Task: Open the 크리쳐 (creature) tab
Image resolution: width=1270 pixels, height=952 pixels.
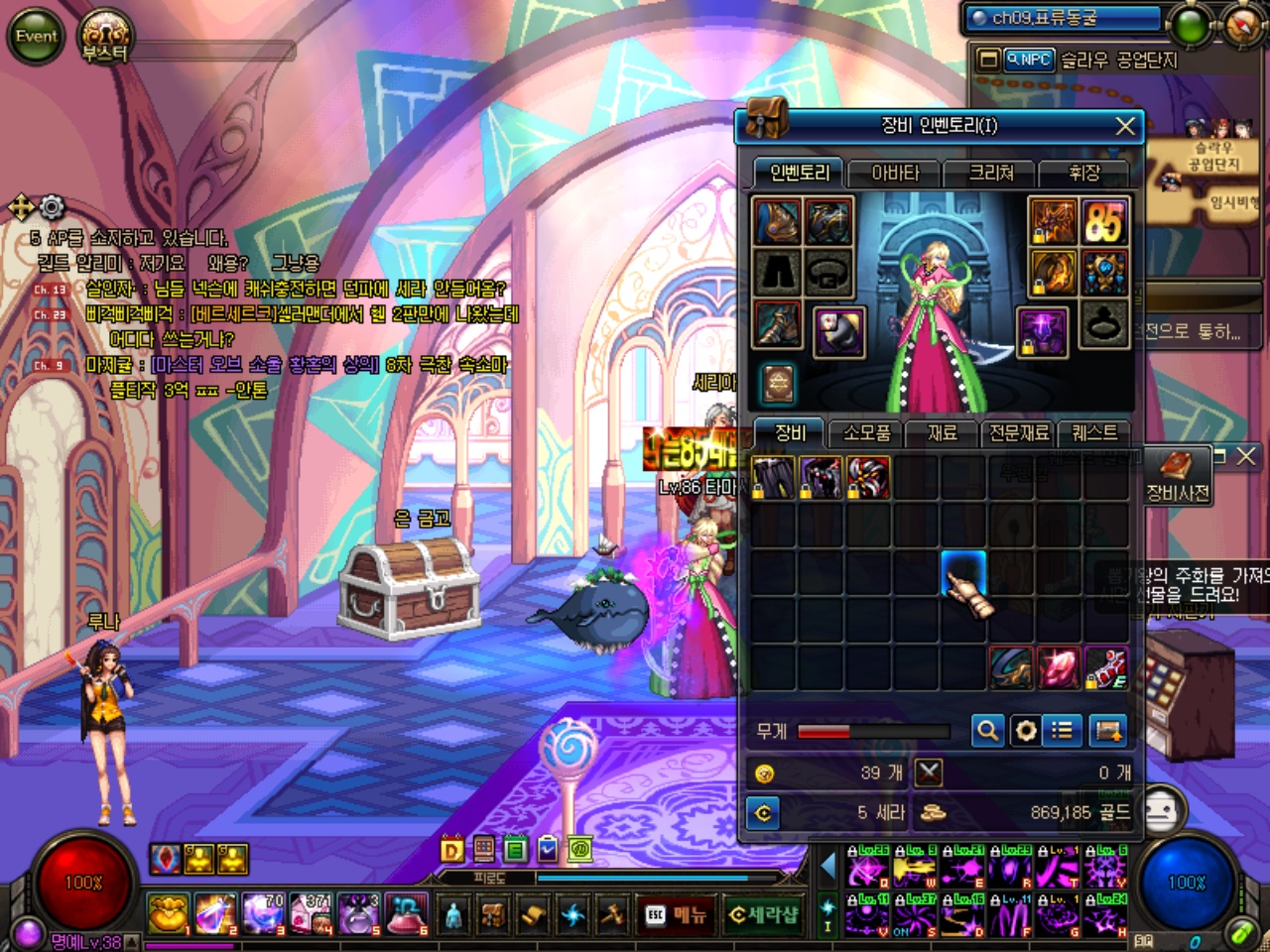Action: (x=990, y=174)
